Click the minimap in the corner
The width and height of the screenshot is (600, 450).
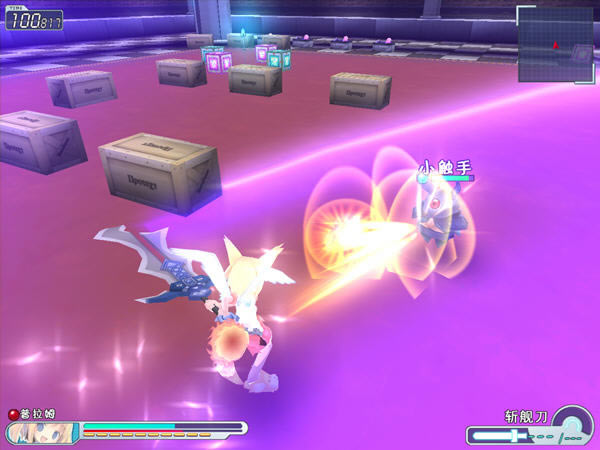(x=556, y=44)
